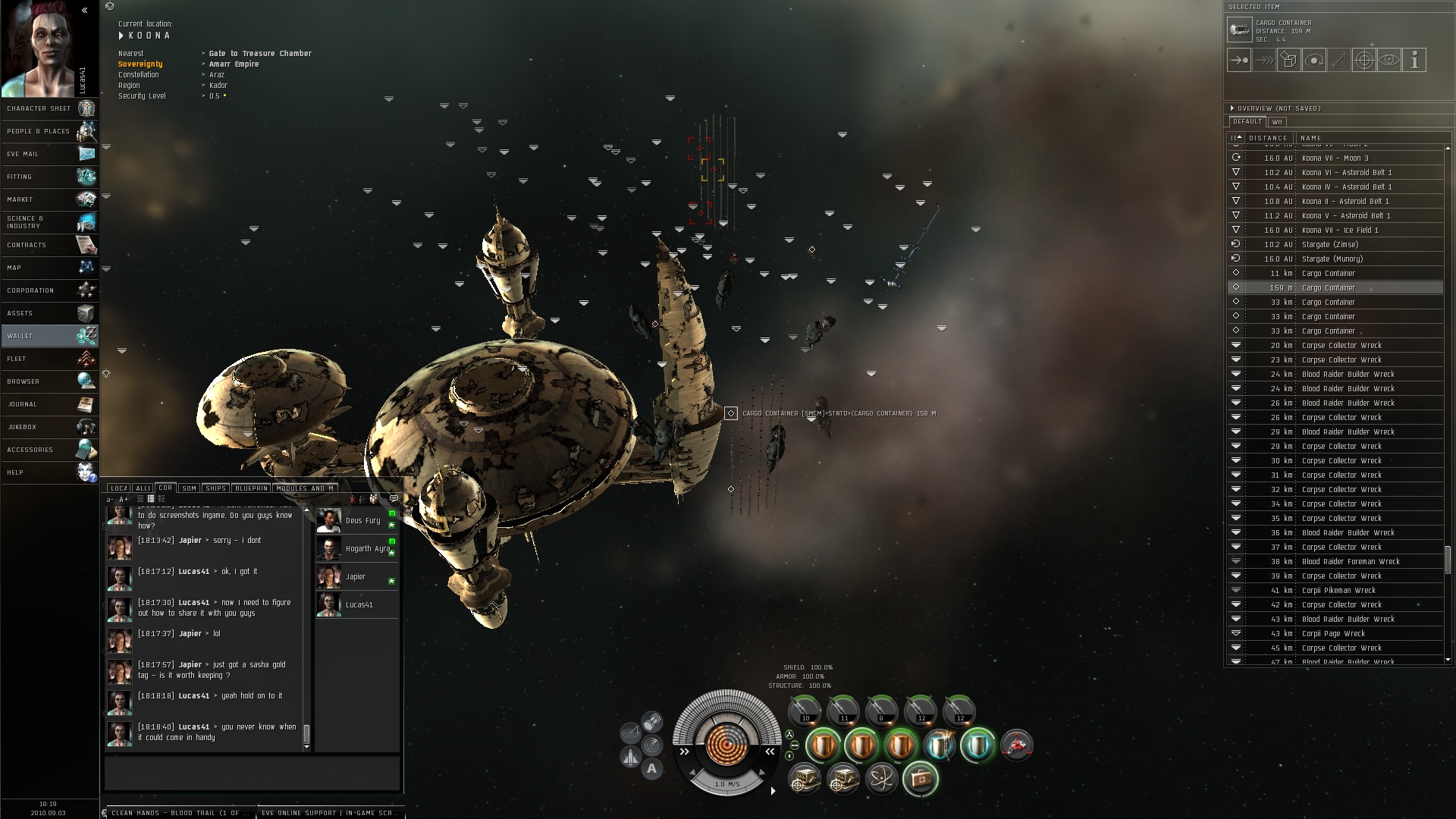This screenshot has height=819, width=1456.
Task: Switch to the Ships chat tab
Action: click(x=215, y=488)
